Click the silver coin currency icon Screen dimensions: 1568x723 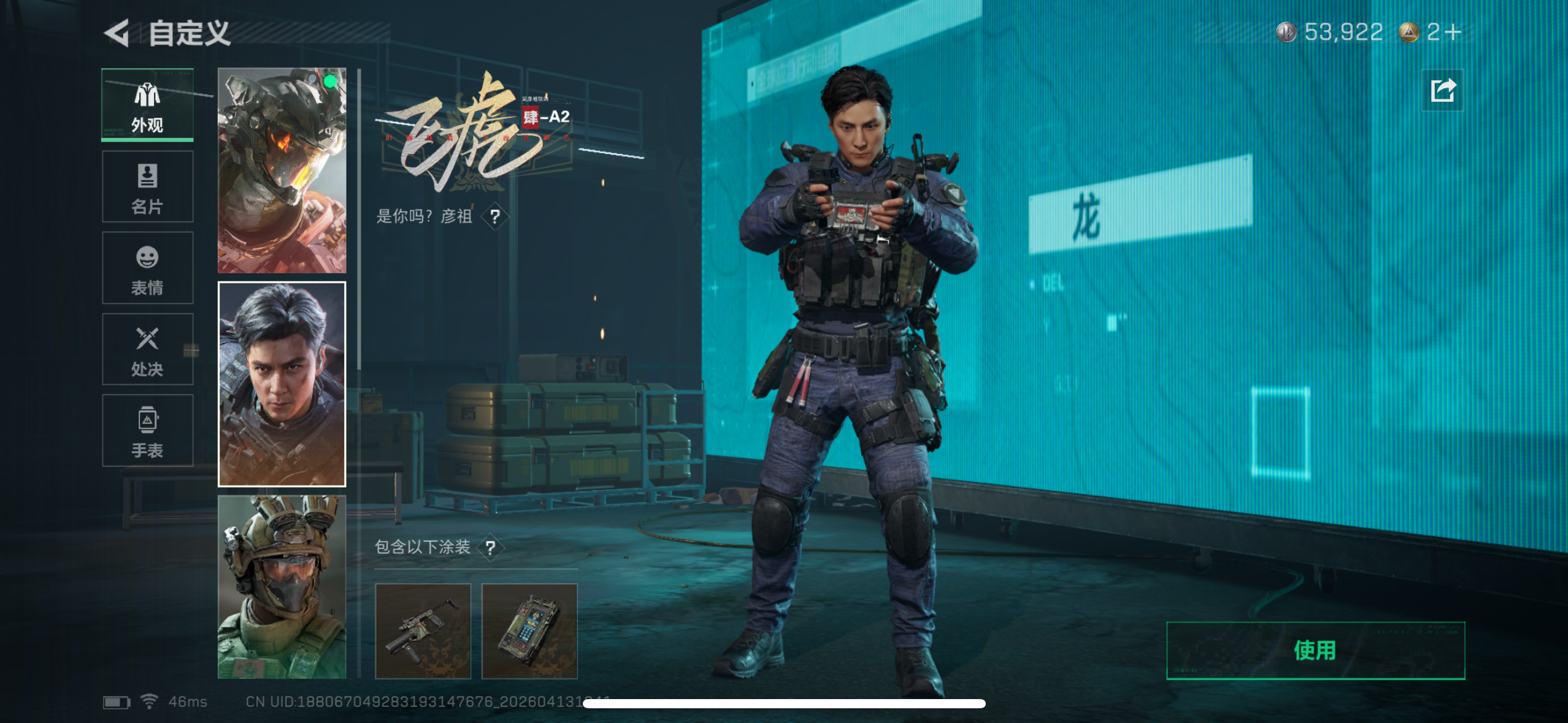pyautogui.click(x=1288, y=32)
